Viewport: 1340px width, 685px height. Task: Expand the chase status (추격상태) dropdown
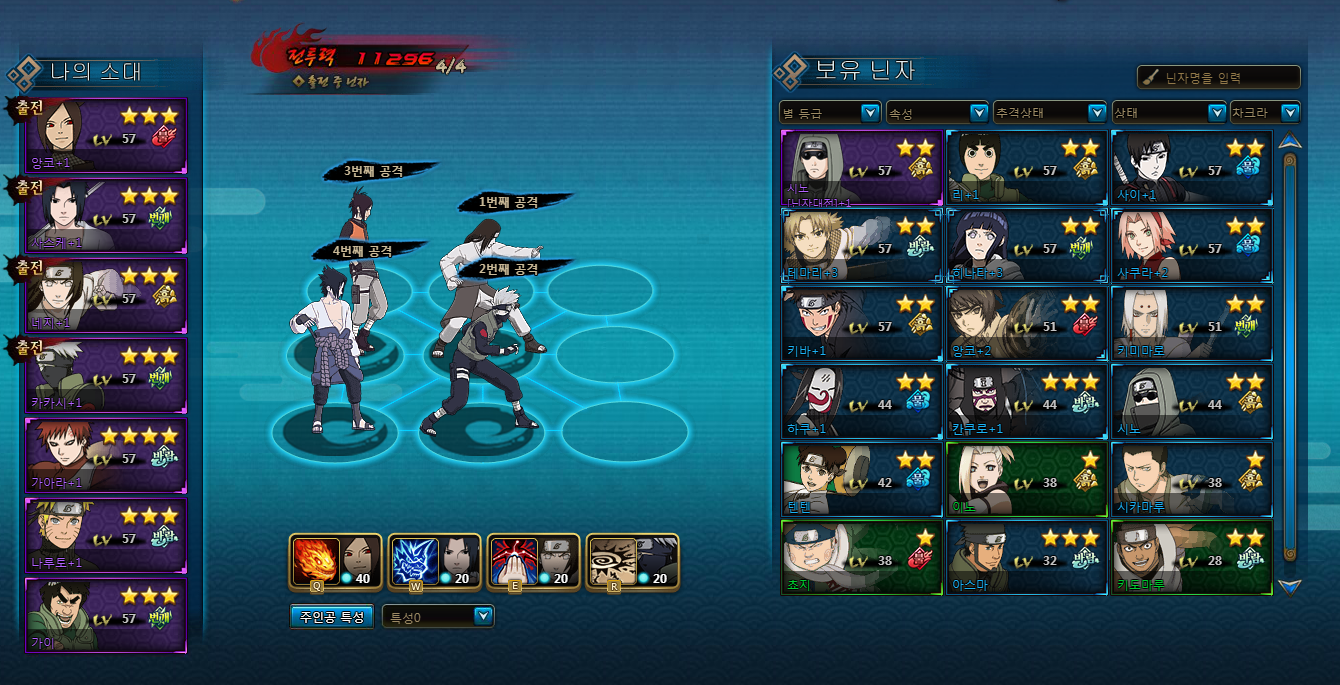pyautogui.click(x=1049, y=113)
